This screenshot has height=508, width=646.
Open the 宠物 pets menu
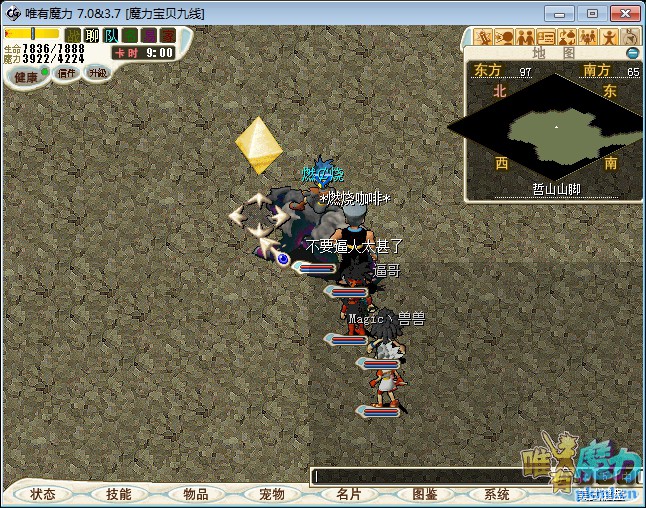(272, 494)
